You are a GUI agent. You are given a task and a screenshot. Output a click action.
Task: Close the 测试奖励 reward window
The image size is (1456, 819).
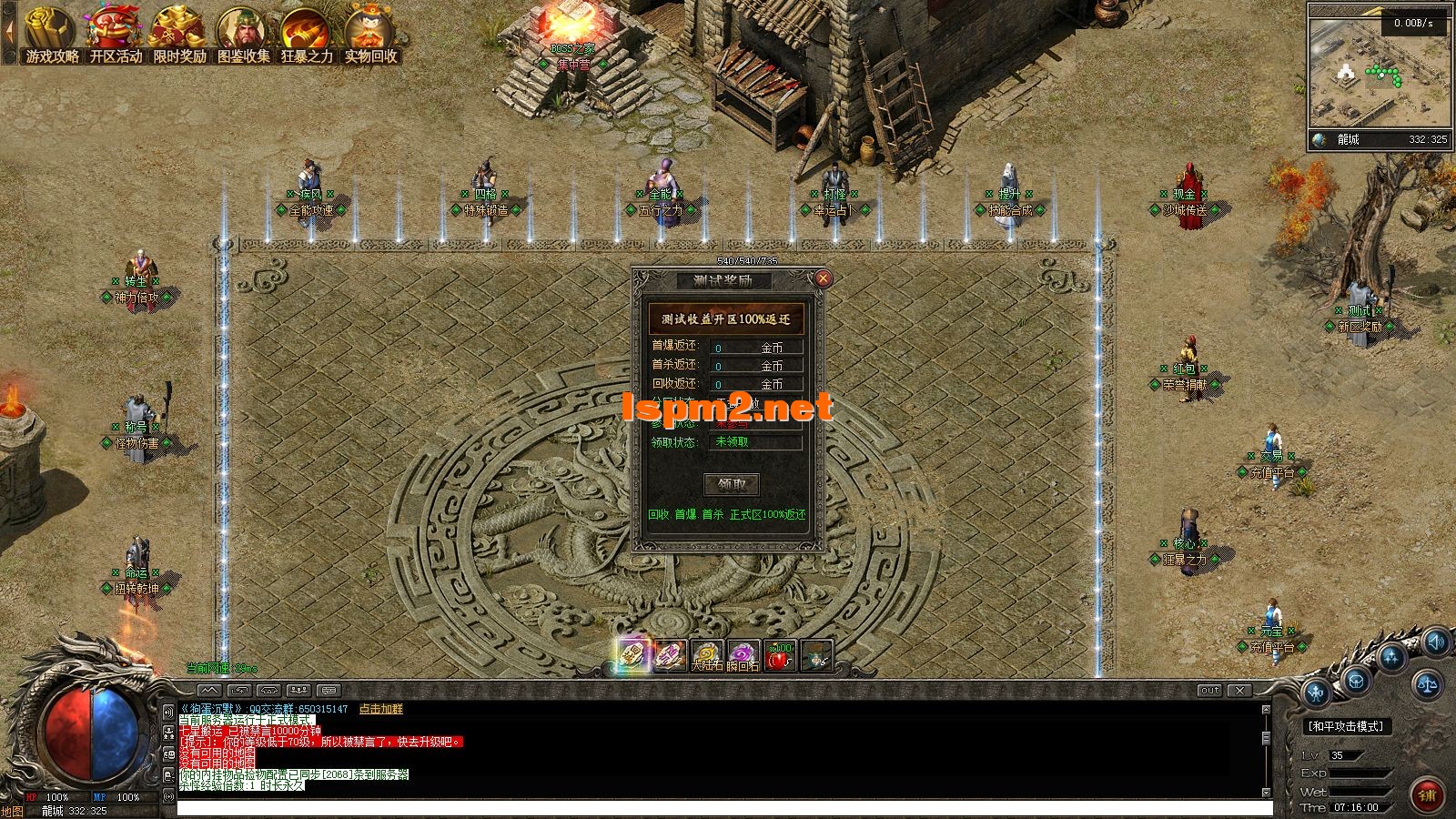[823, 278]
